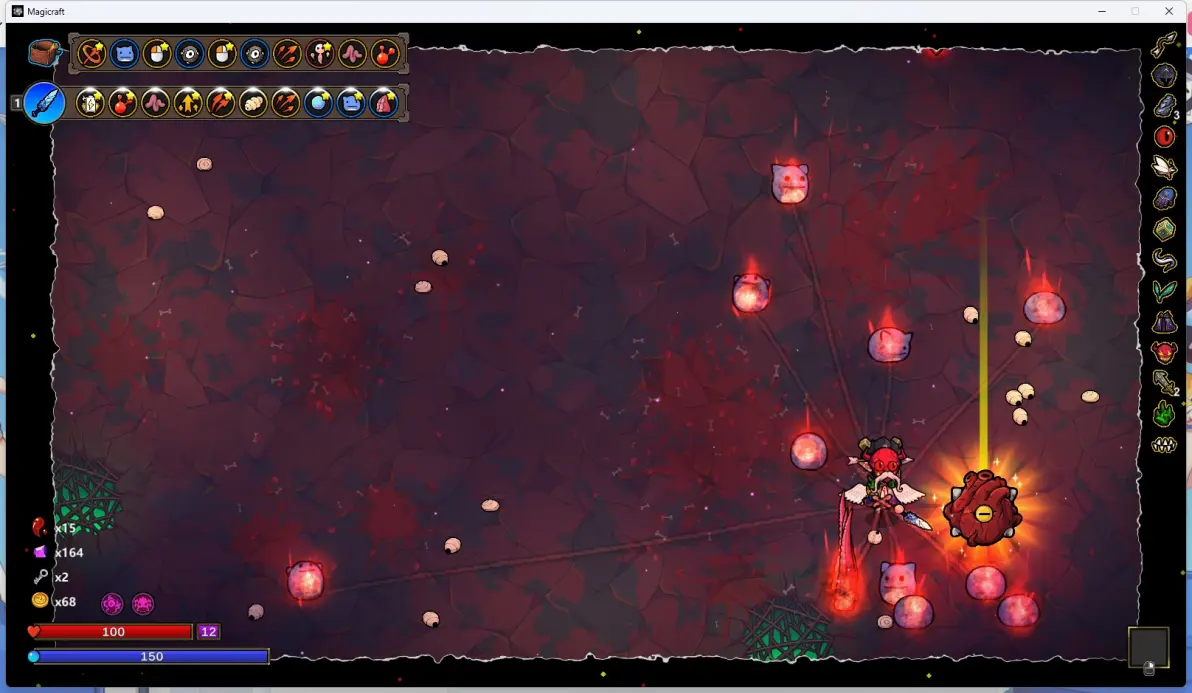Image resolution: width=1192 pixels, height=693 pixels.
Task: Choose the yellow upward arrow spell
Action: (x=187, y=102)
